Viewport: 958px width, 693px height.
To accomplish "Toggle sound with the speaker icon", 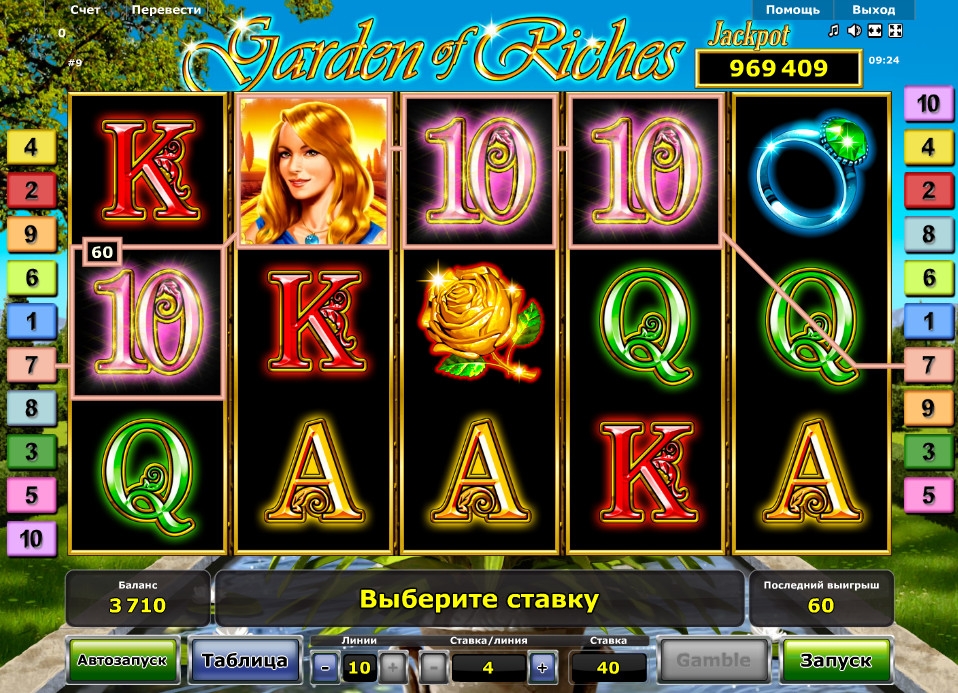I will point(854,30).
